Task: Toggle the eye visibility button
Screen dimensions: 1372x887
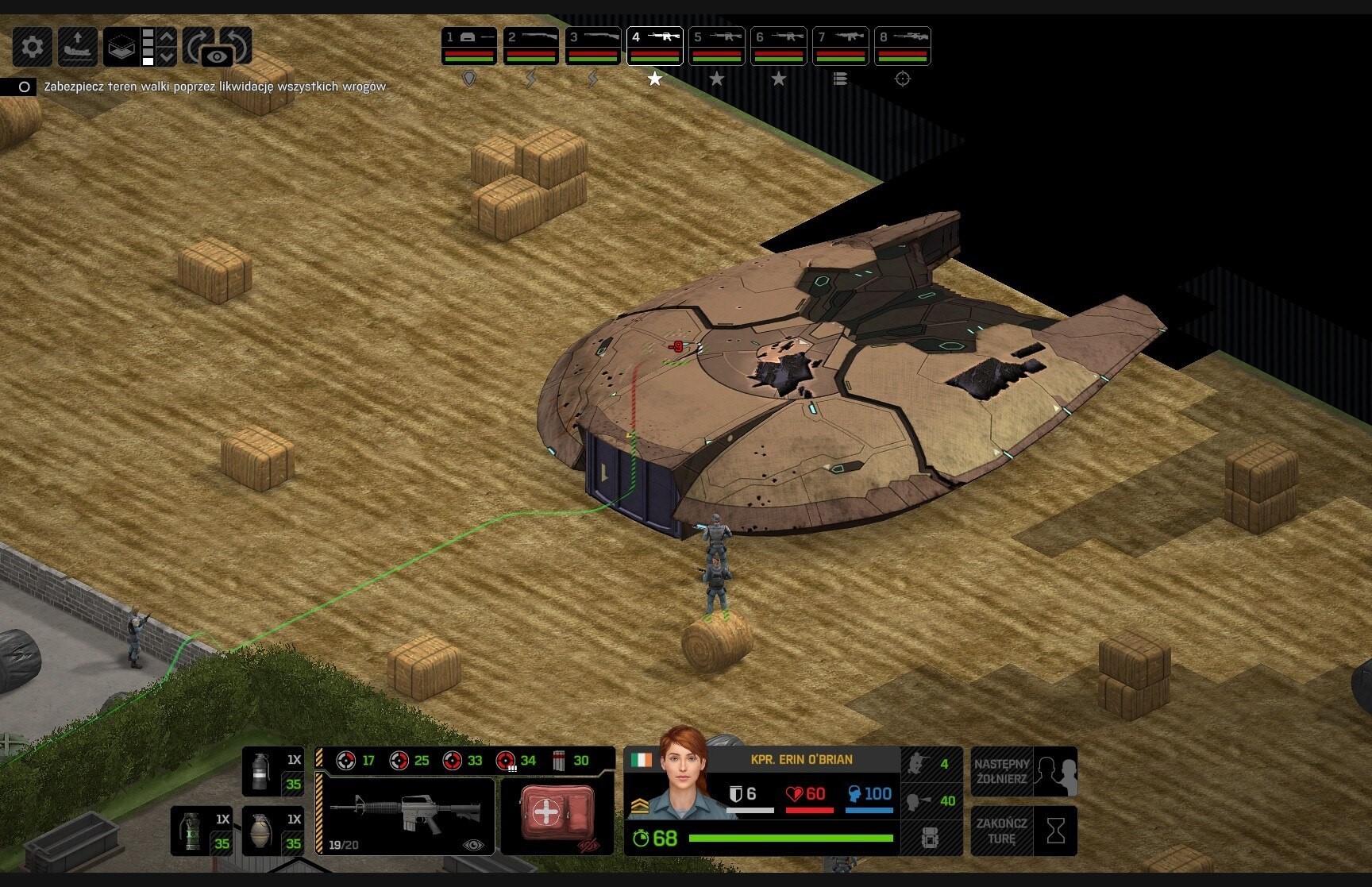Action: pyautogui.click(x=217, y=57)
